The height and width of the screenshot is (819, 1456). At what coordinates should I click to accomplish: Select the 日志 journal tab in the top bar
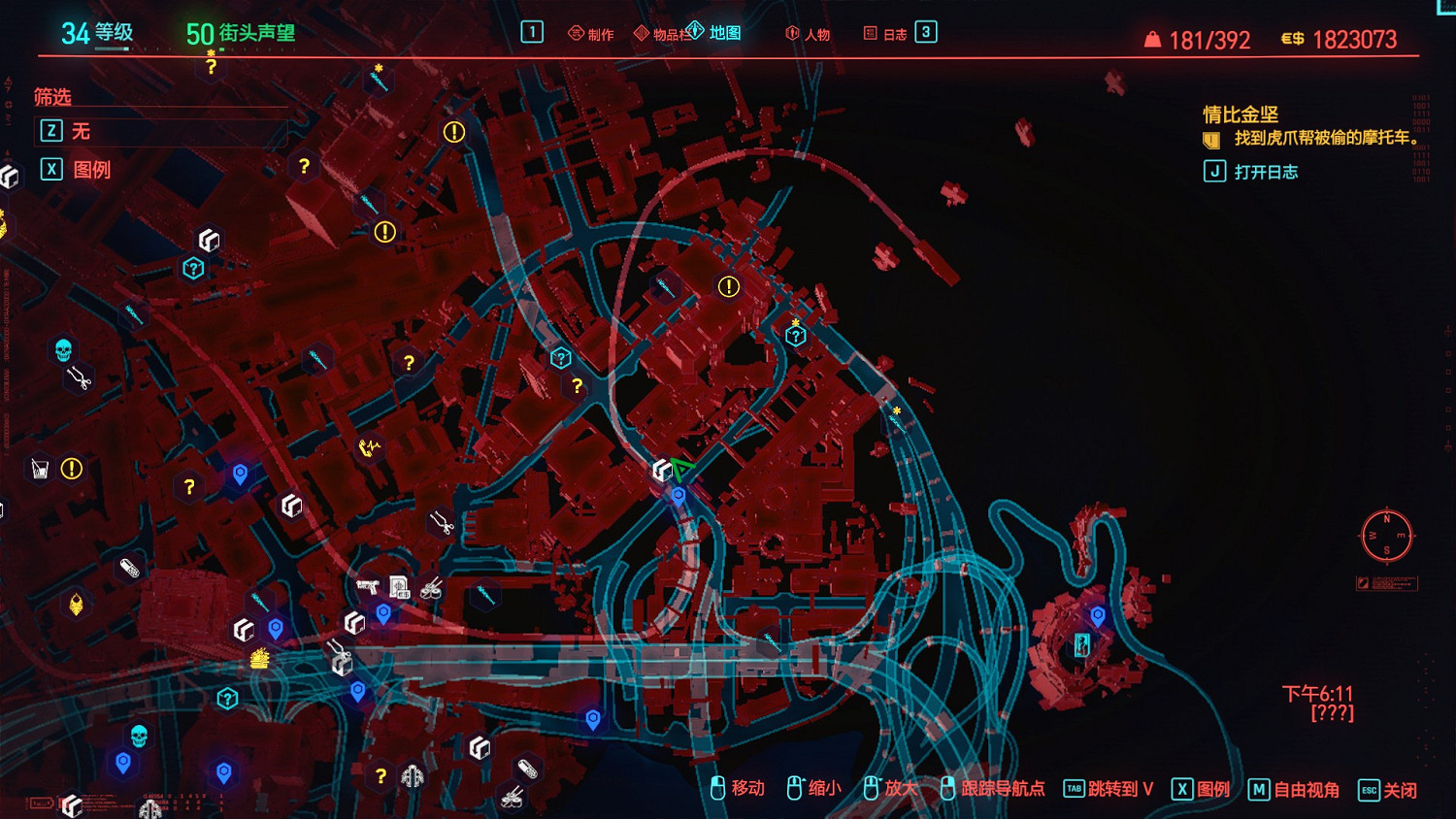tap(894, 32)
